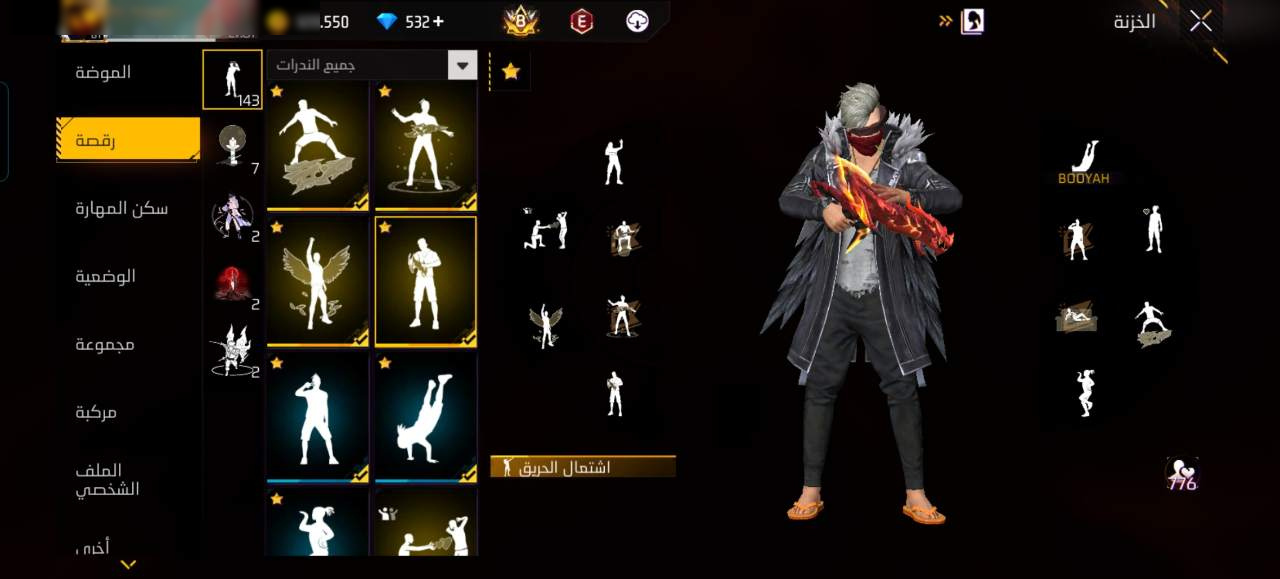Pick the winged angel emote tile
1280x579 pixels.
pyautogui.click(x=318, y=281)
